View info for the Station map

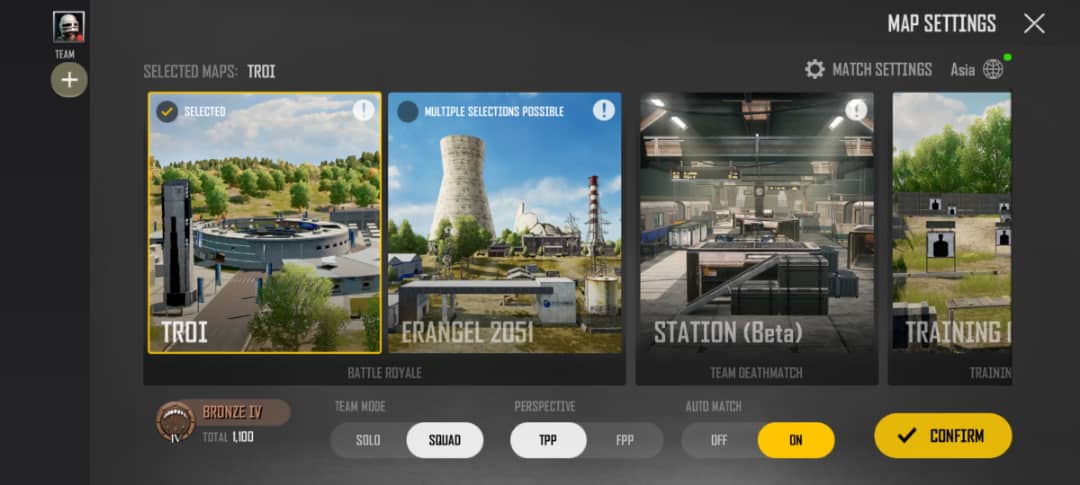point(856,110)
